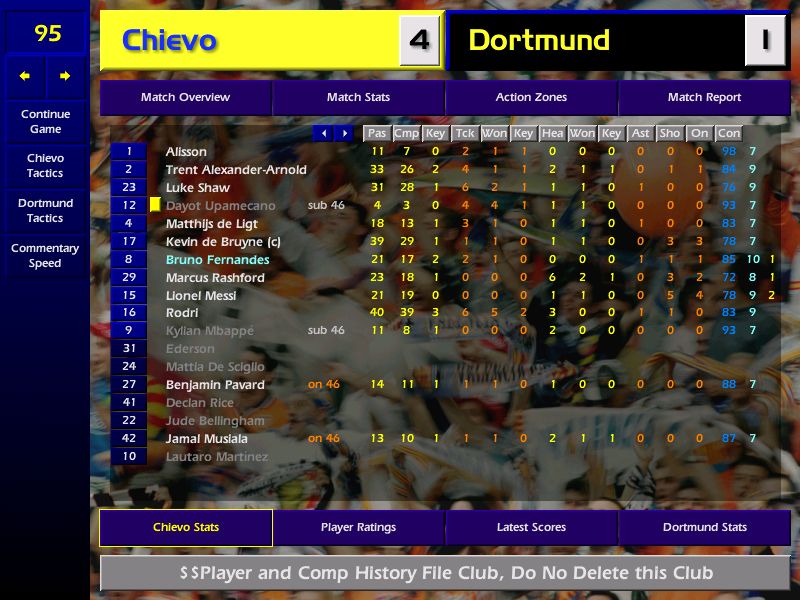800x600 pixels.
Task: Go back with left yellow arrow
Action: (25, 76)
